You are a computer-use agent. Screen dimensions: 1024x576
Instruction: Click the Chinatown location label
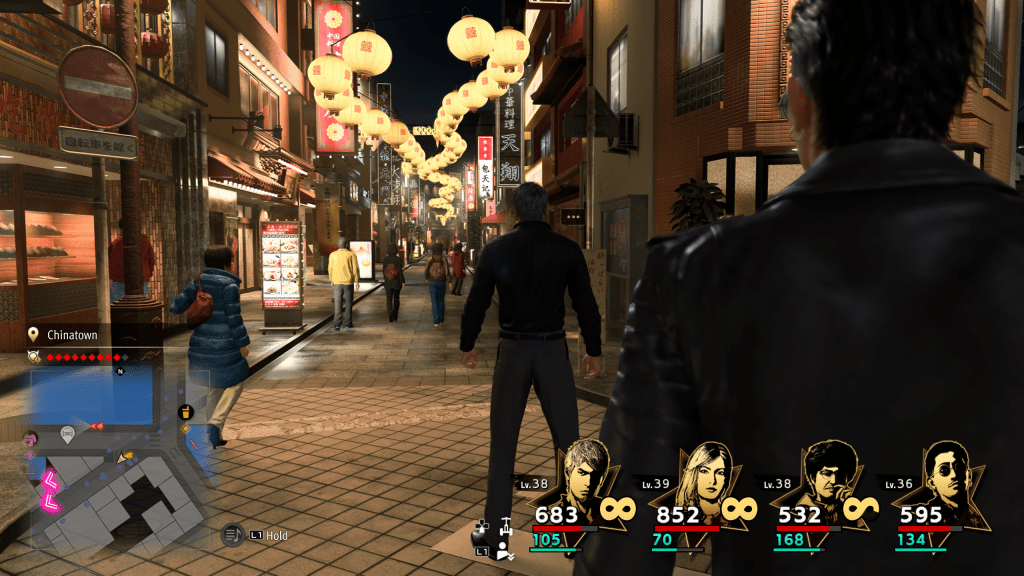click(x=72, y=335)
